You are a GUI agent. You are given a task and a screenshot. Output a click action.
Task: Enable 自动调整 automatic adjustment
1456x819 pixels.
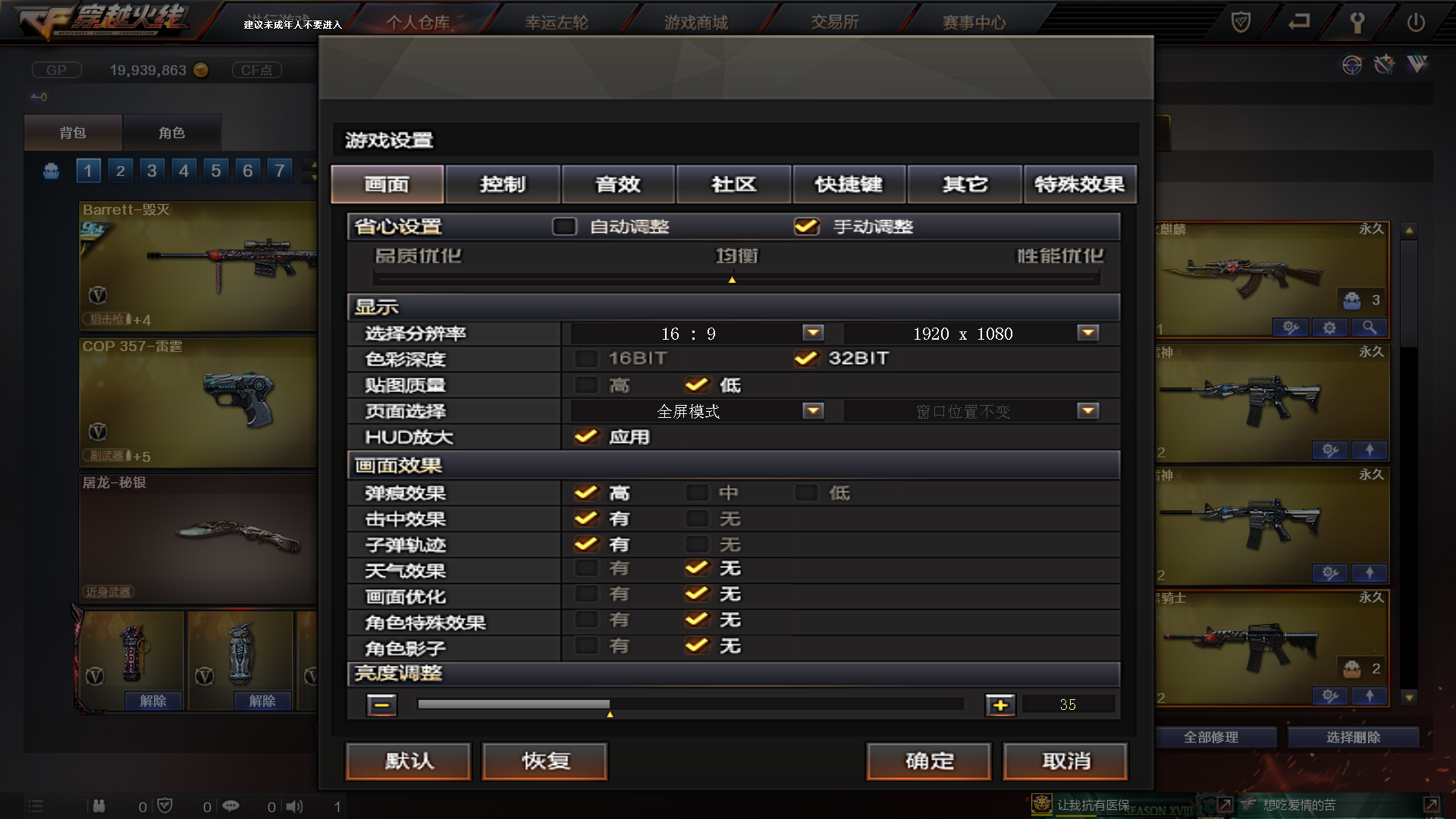coord(564,227)
